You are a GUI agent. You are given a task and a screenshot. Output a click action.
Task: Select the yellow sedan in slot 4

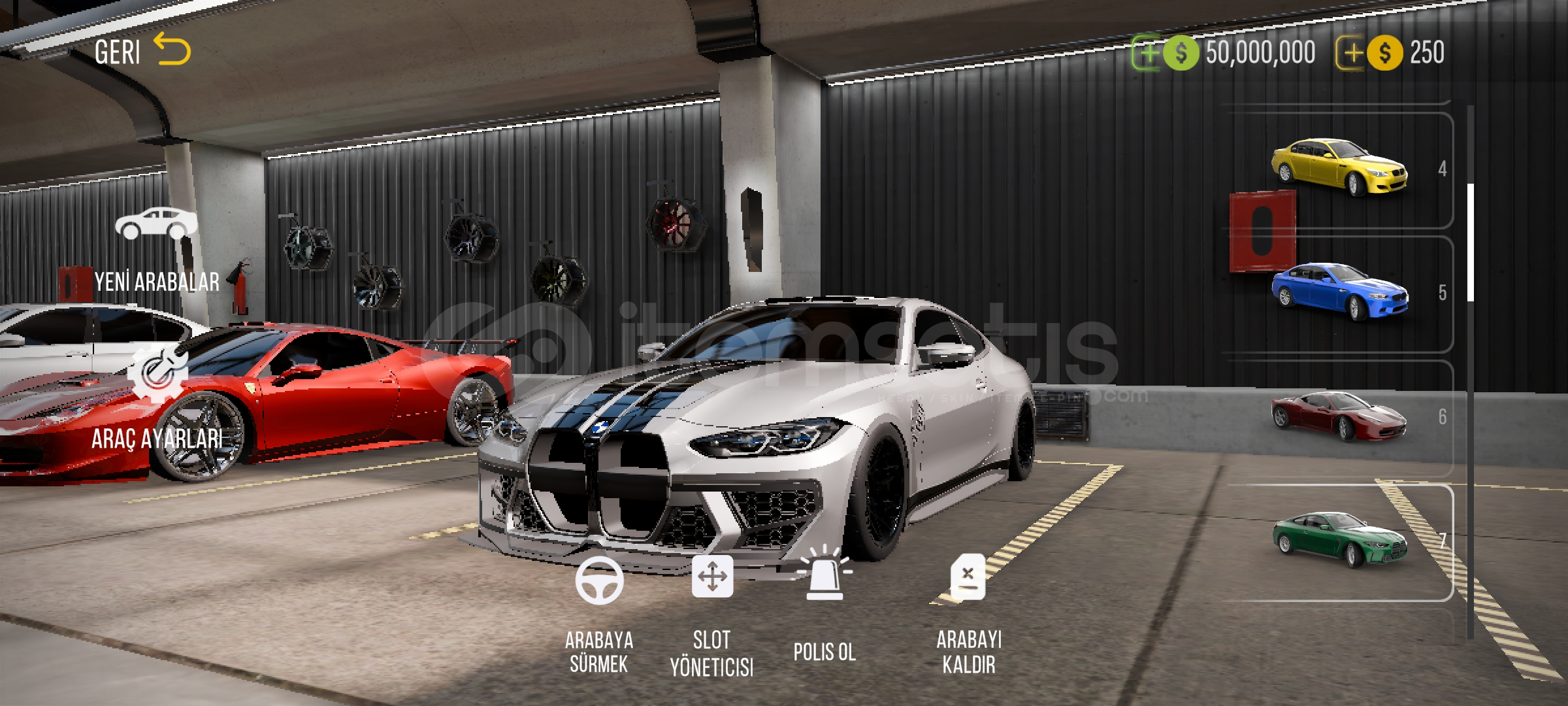(x=1339, y=168)
